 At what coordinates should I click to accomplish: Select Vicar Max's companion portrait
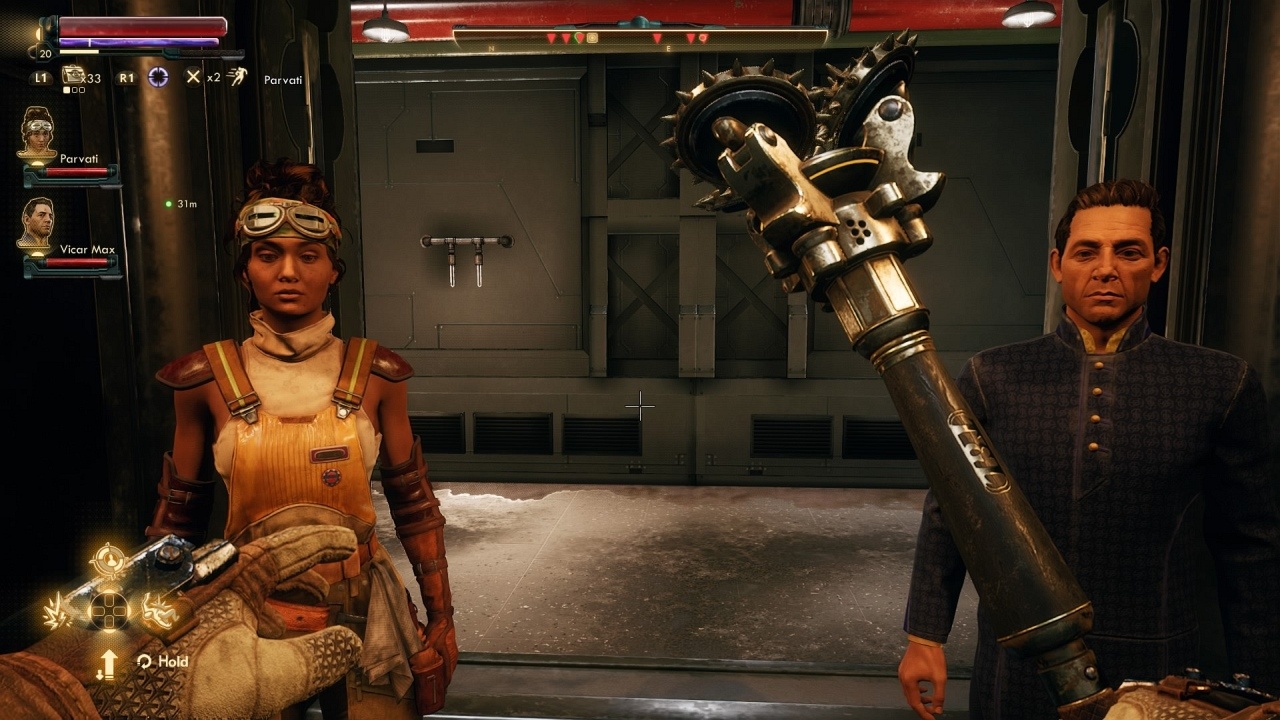click(37, 222)
